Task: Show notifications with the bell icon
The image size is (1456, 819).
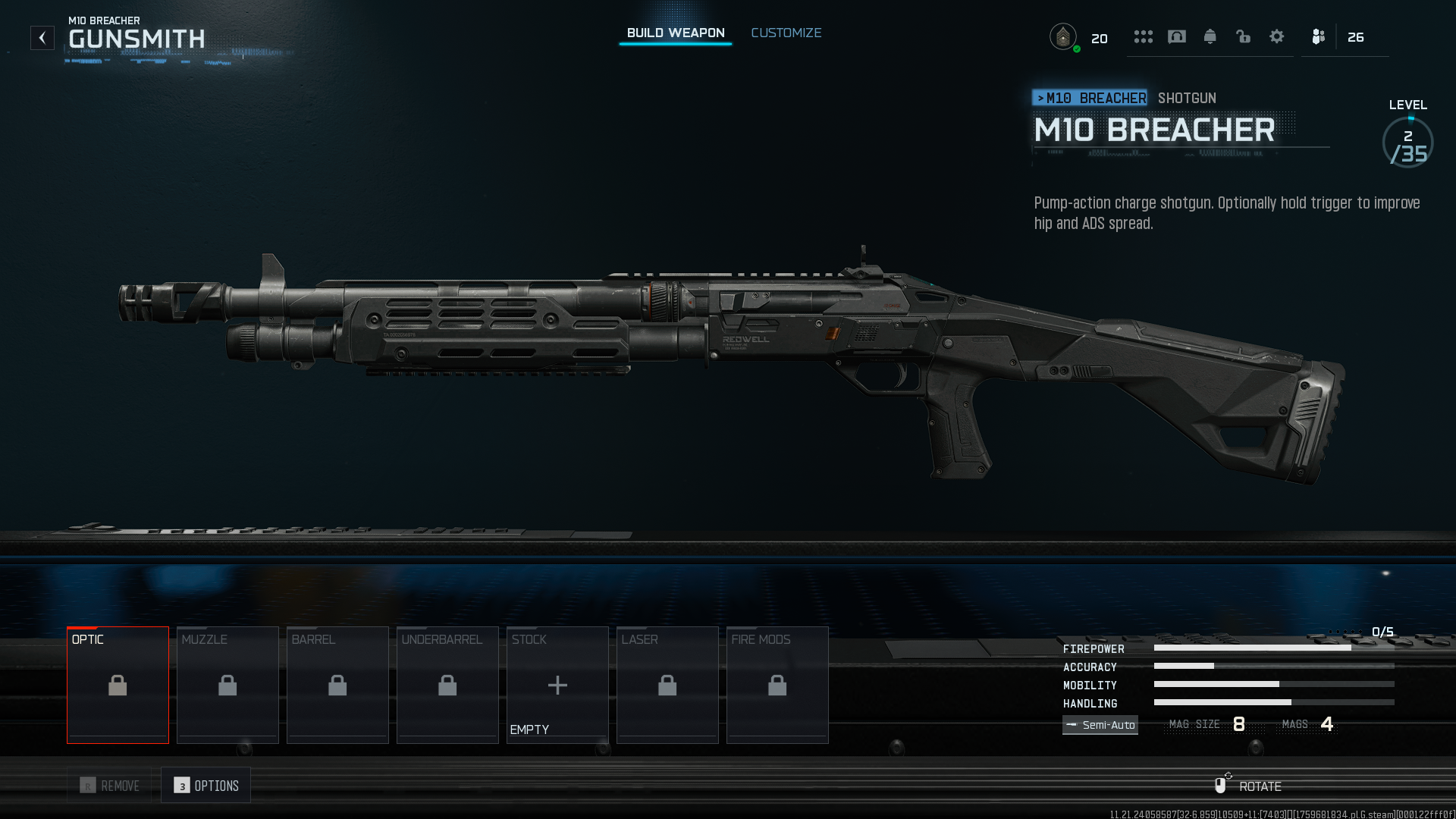Action: pyautogui.click(x=1210, y=36)
